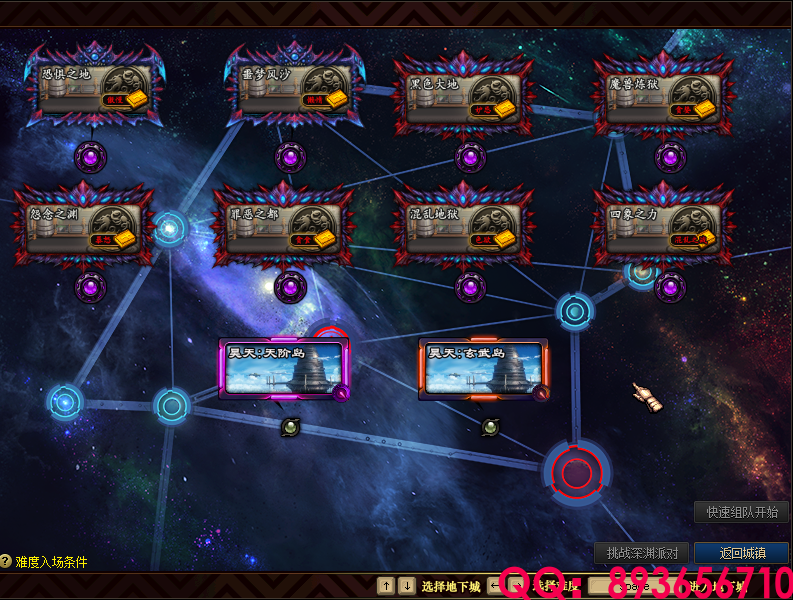
Task: Pick the 黑色大地 dungeon card
Action: [x=462, y=96]
